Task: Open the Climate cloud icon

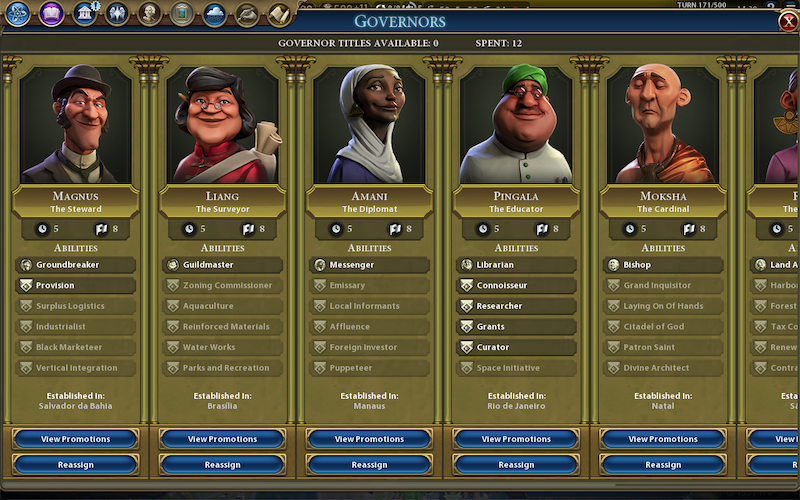Action: 214,13
